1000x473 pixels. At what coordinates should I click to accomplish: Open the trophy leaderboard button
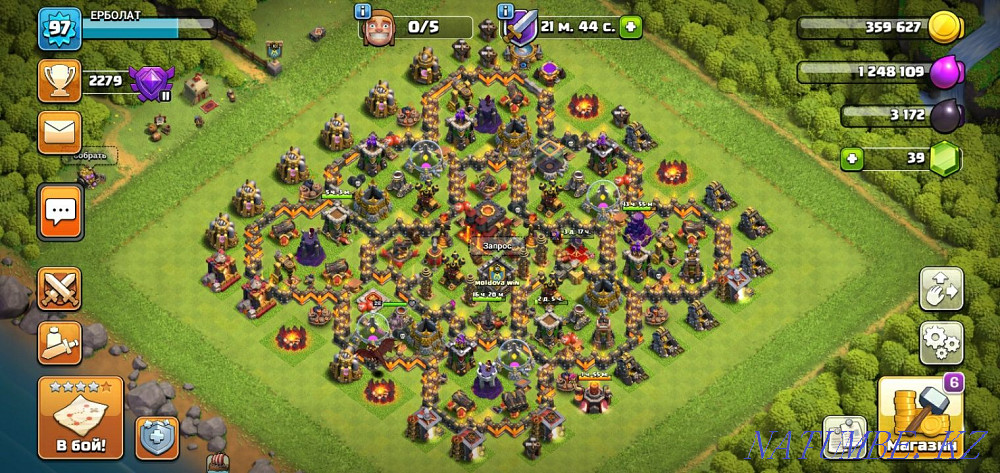[x=59, y=80]
